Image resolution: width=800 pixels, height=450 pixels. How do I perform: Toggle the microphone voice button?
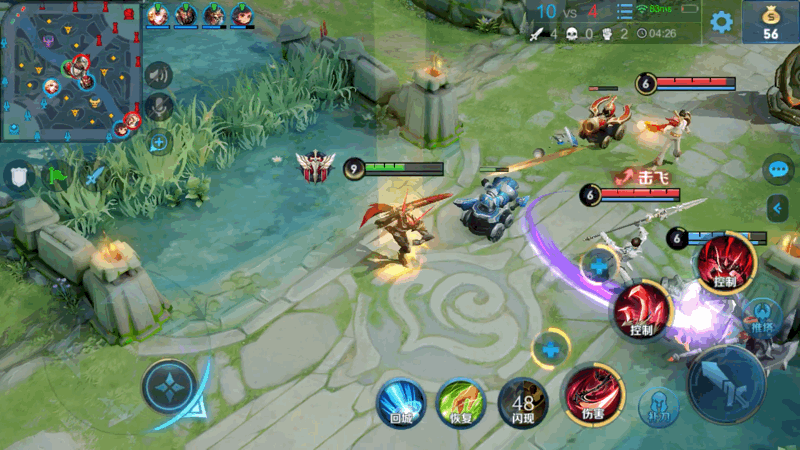tap(158, 106)
